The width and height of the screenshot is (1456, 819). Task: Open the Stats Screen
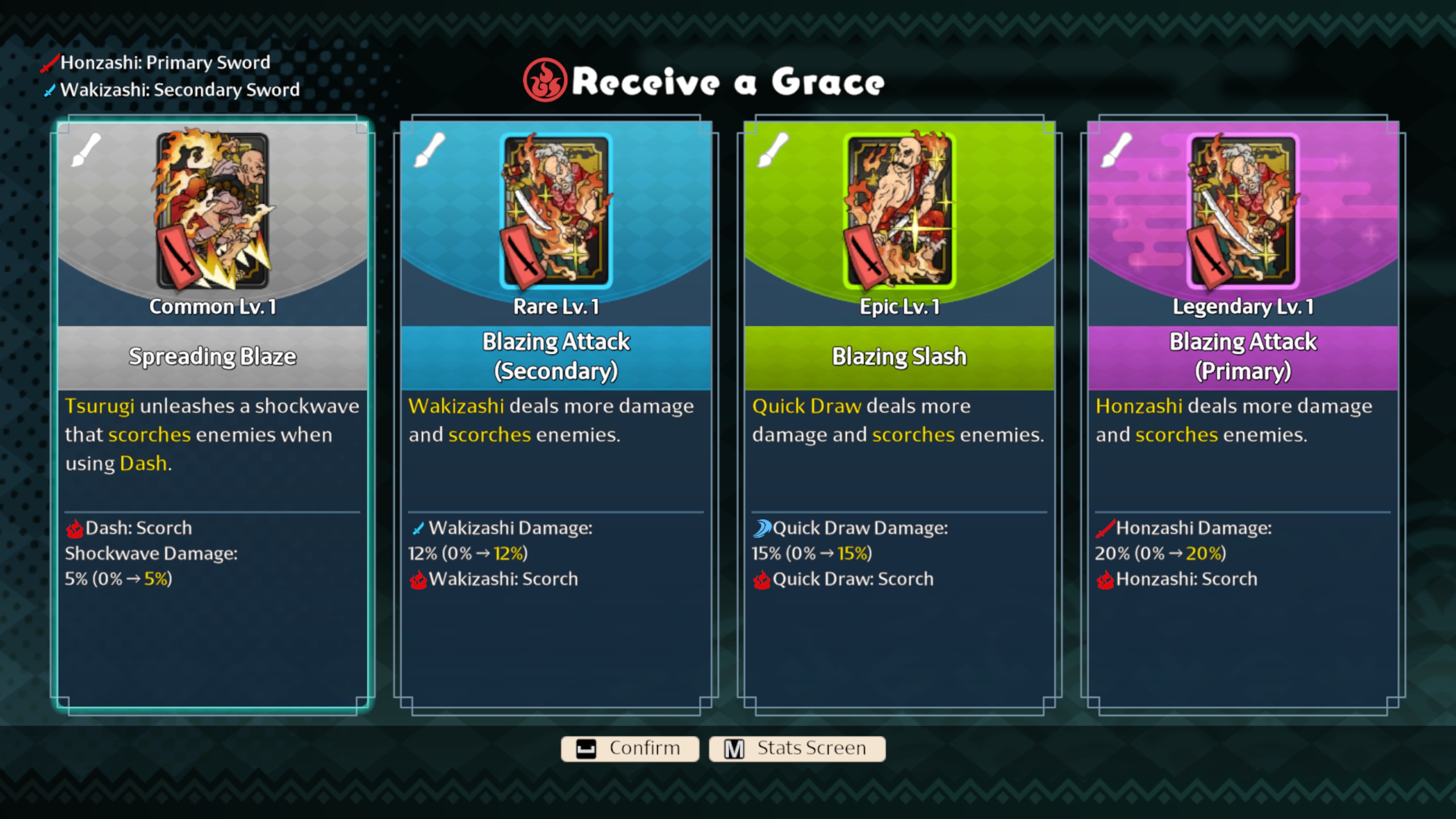[797, 748]
